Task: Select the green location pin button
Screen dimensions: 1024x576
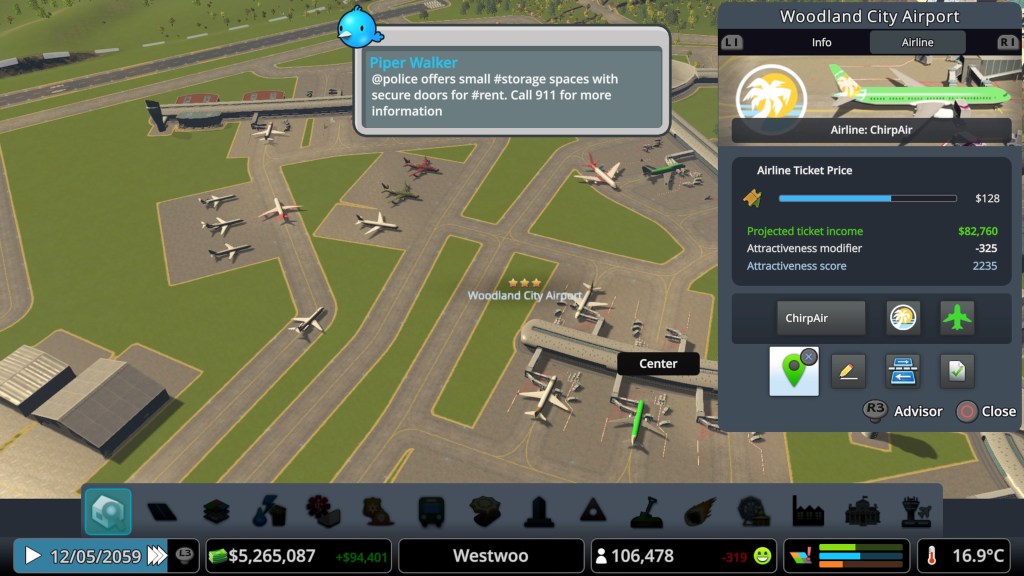Action: click(793, 371)
